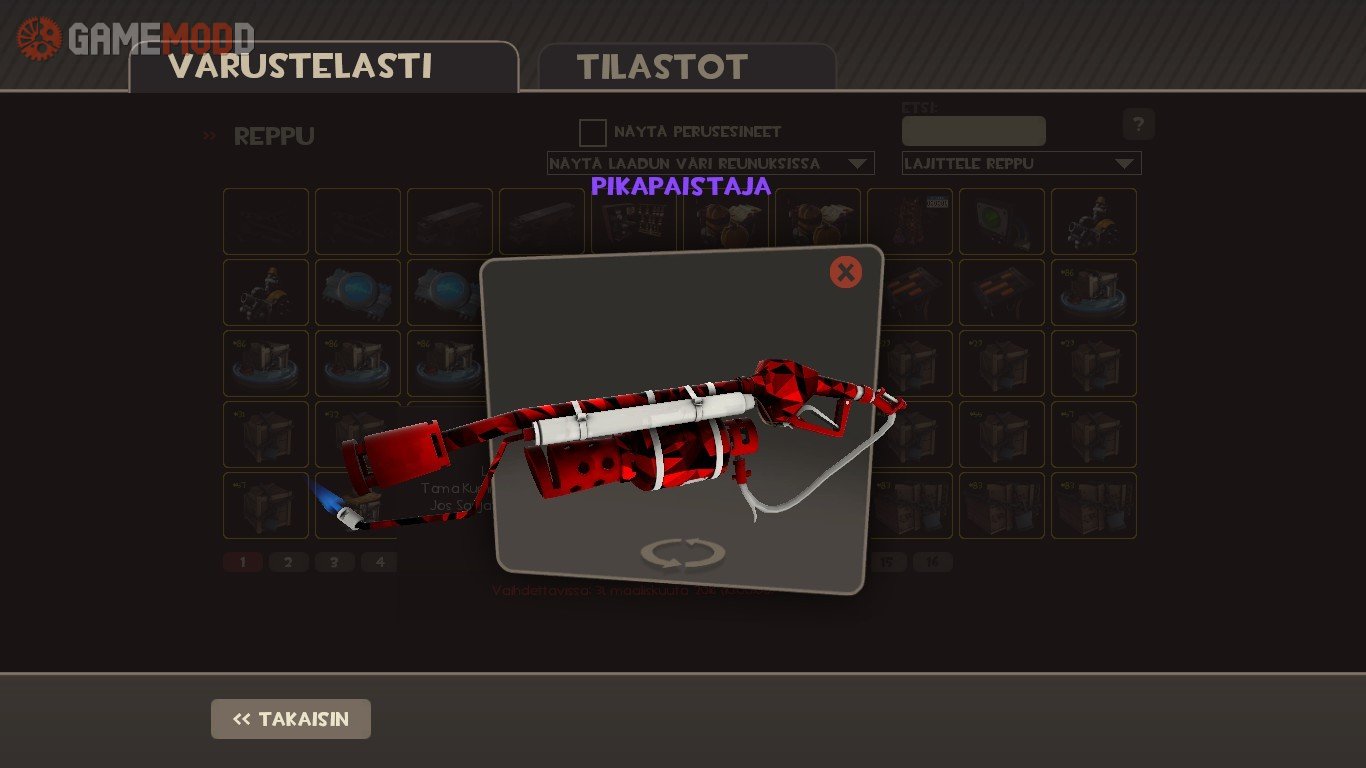Focus the Etsi search field
This screenshot has height=768, width=1366.
(x=973, y=131)
